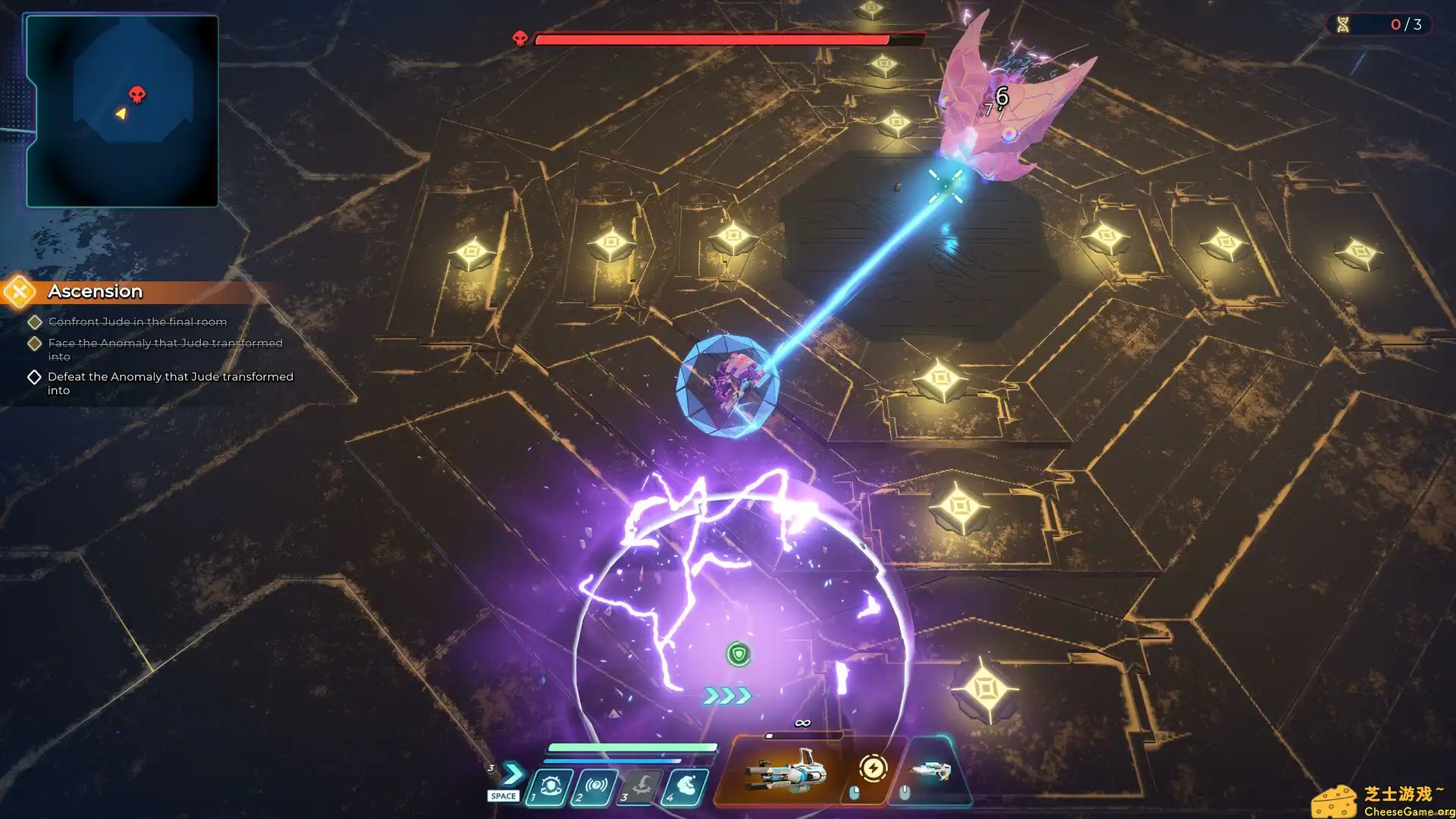
Task: Click the dash chevron icon
Action: coord(513,773)
